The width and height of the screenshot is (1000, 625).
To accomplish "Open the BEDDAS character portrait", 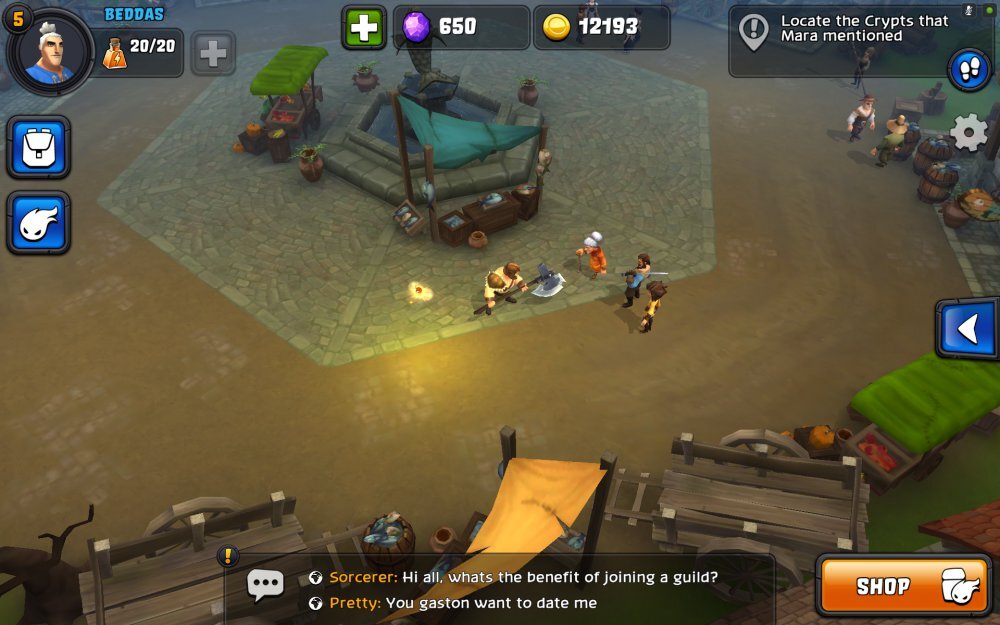I will 50,52.
